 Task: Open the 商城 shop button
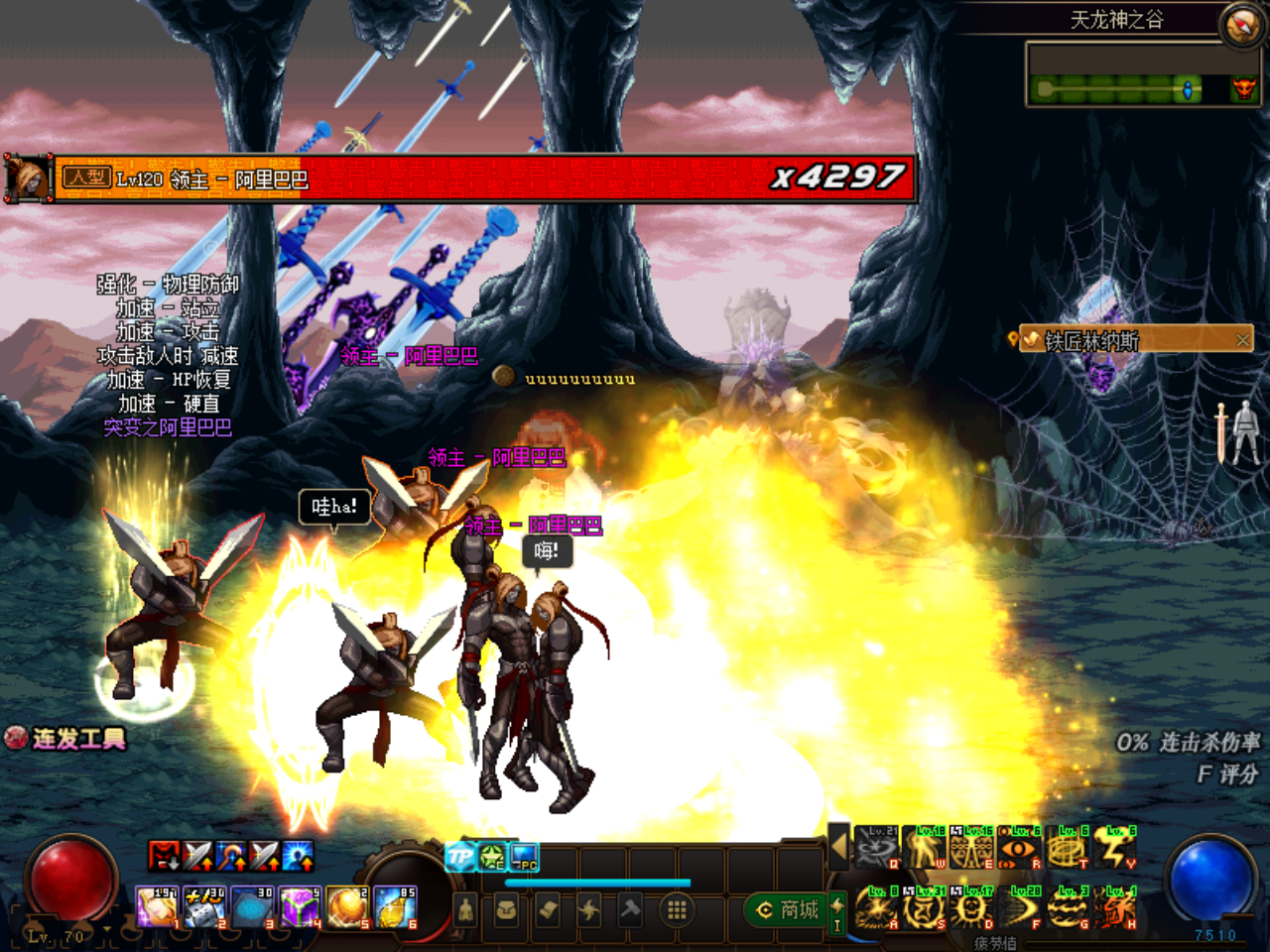(x=788, y=909)
